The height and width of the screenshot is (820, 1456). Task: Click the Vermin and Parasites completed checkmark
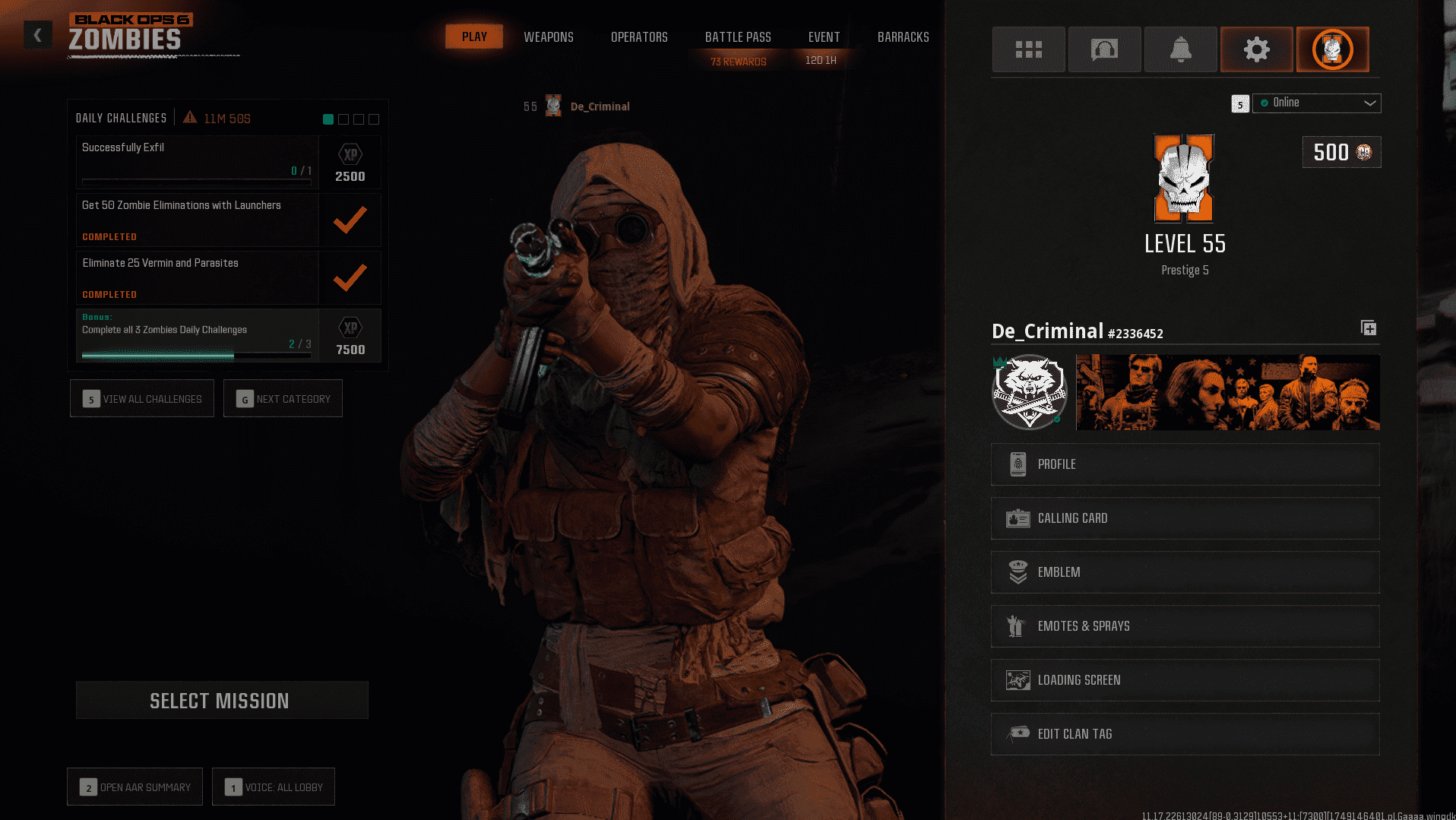click(x=350, y=277)
